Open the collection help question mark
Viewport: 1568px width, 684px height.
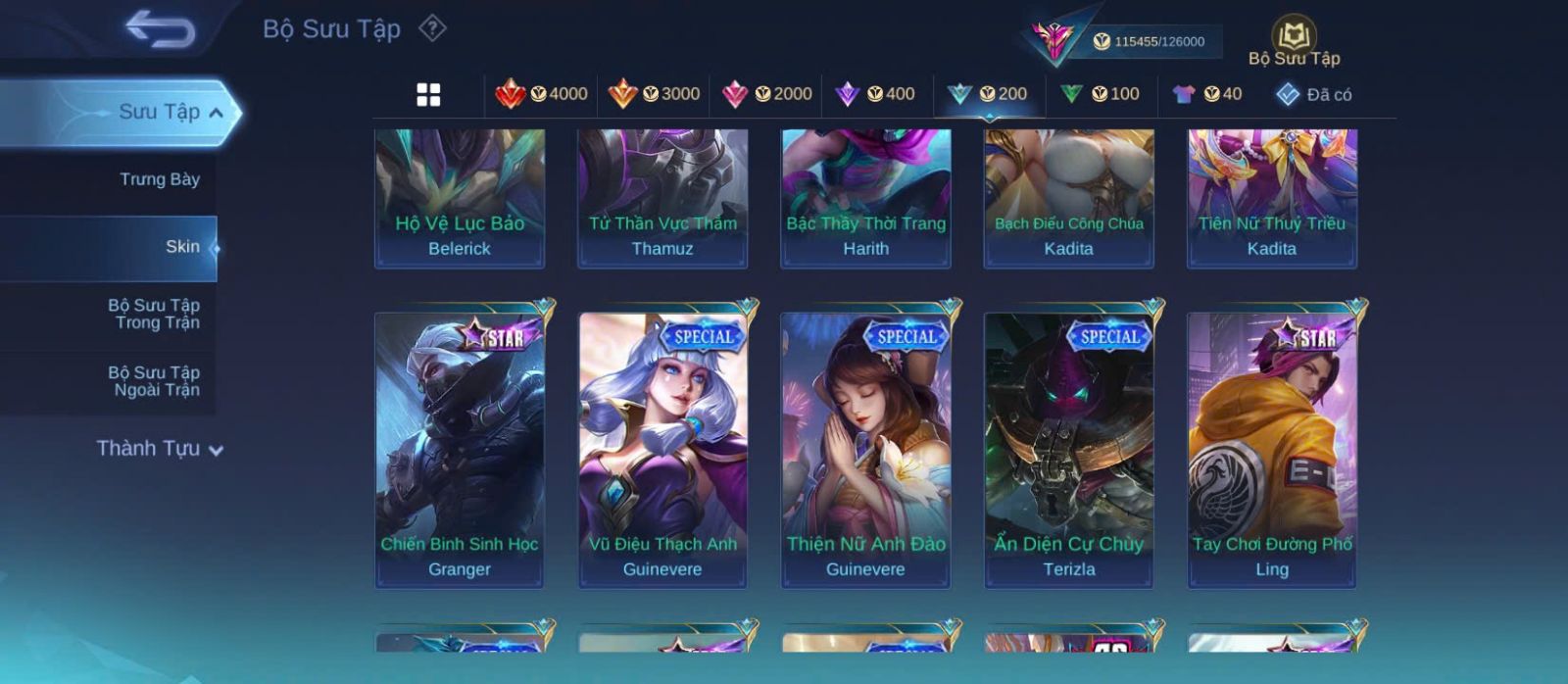coord(432,28)
